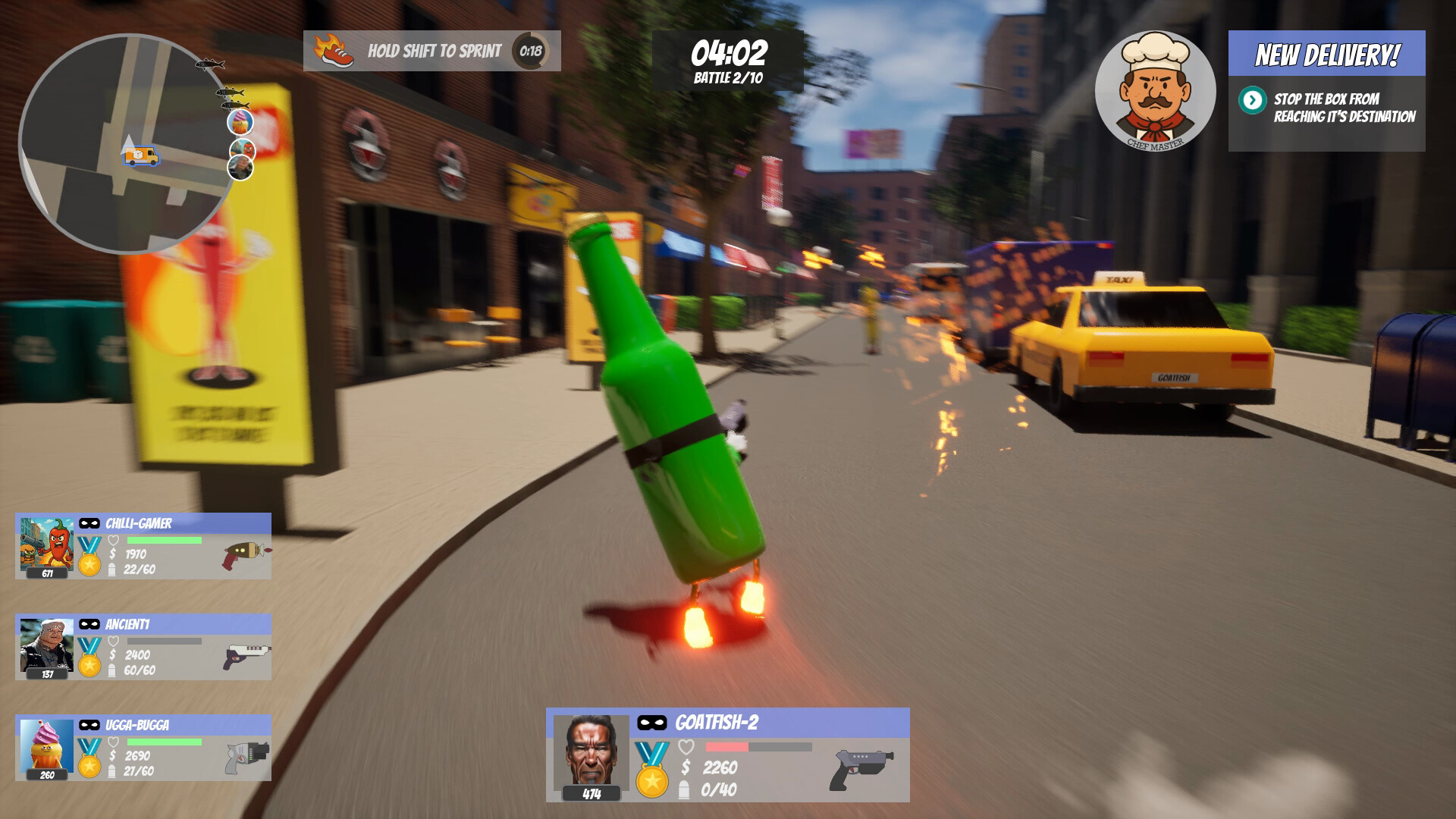Click the circular city minimap
The height and width of the screenshot is (819, 1456).
point(121,144)
